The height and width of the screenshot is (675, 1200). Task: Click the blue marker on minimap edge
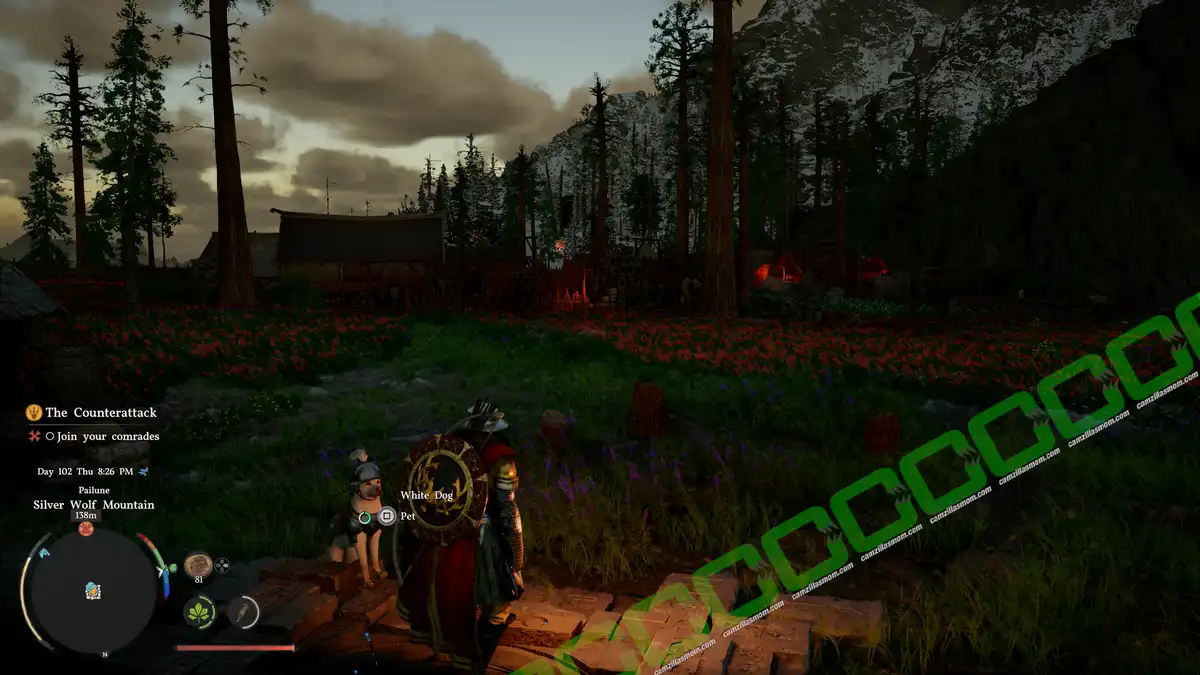pyautogui.click(x=45, y=551)
